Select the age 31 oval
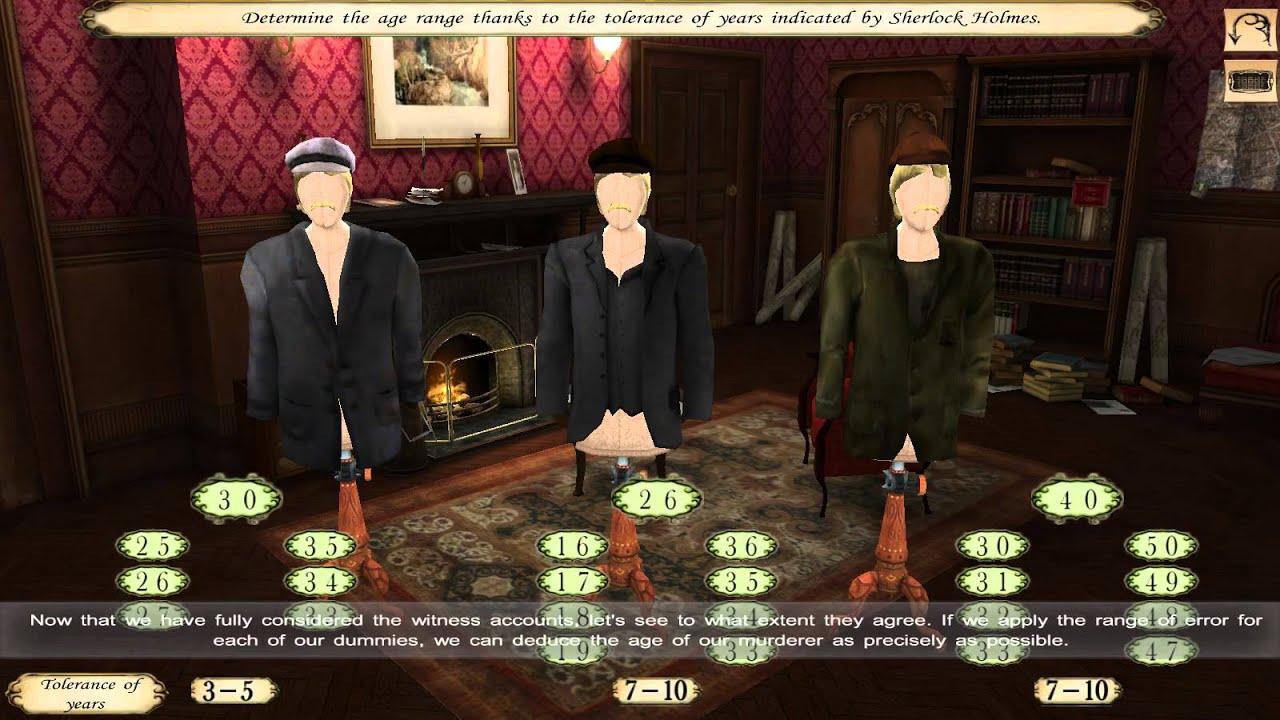This screenshot has height=720, width=1280. point(993,581)
